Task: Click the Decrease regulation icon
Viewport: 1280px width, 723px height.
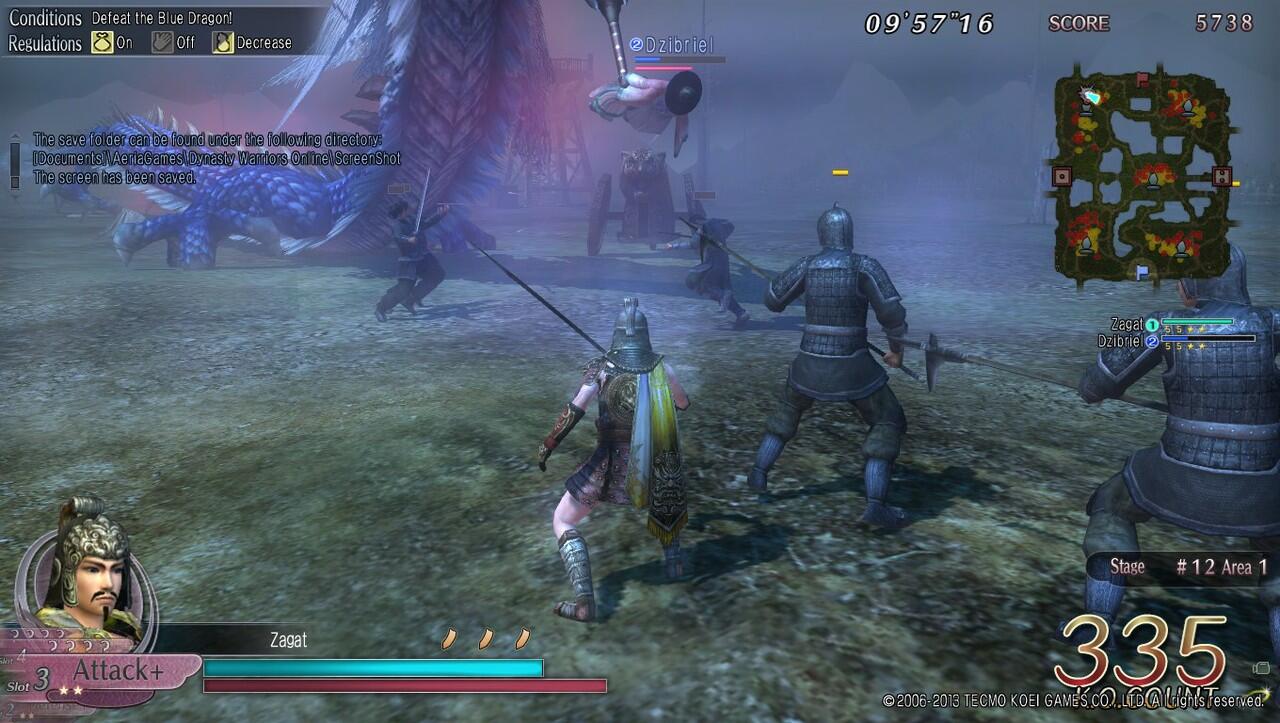Action: pos(222,42)
